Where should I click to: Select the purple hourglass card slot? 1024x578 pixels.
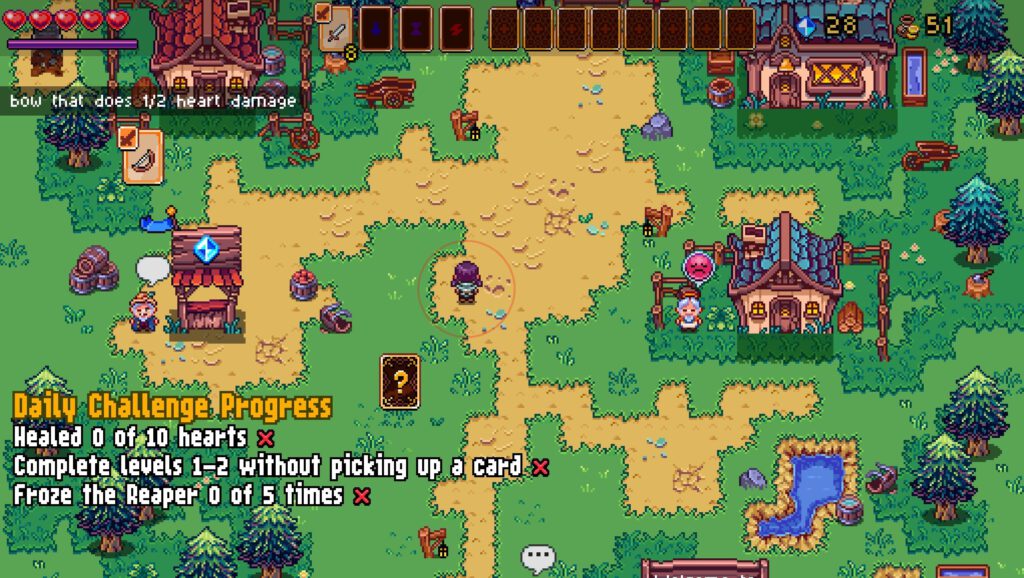pos(415,29)
